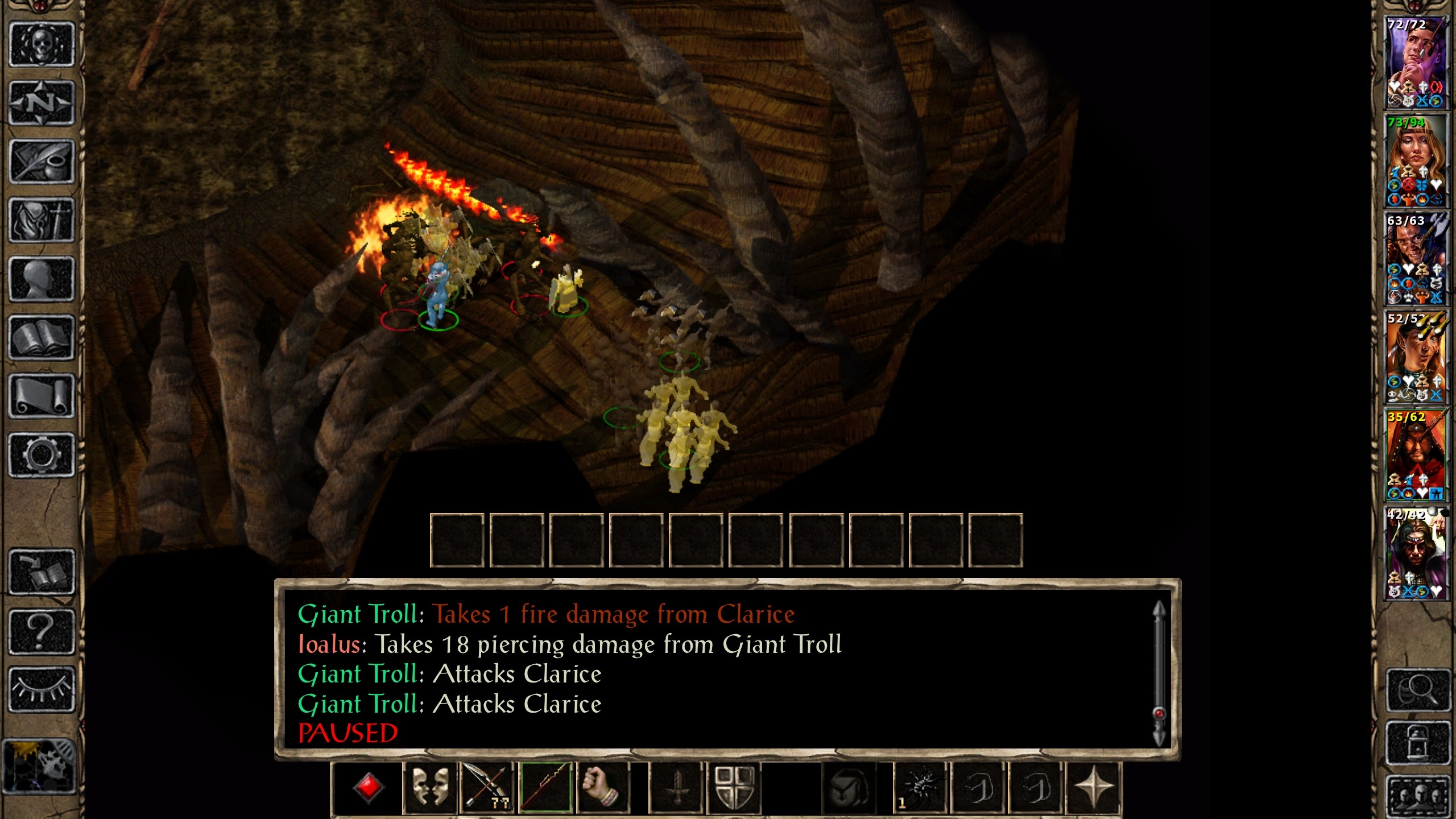This screenshot has height=819, width=1456.
Task: Open the options gear menu
Action: pos(42,455)
